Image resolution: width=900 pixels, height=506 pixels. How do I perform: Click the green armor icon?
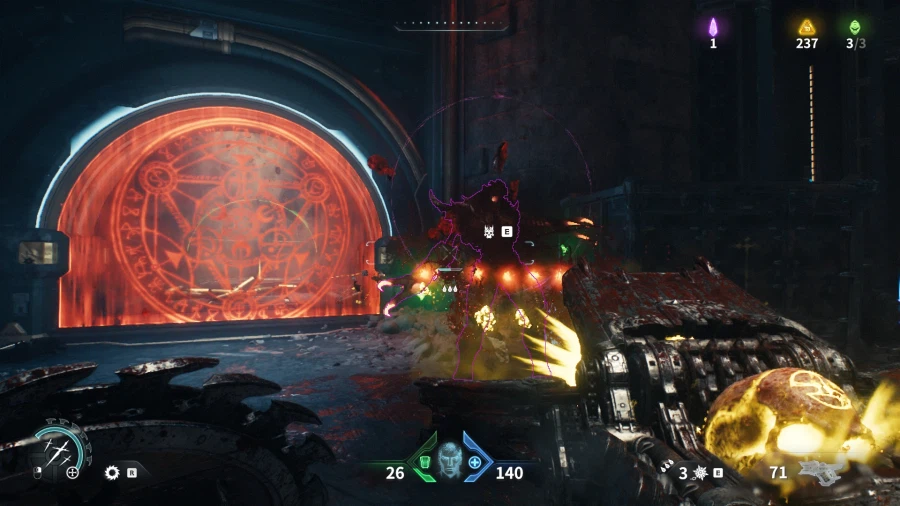pyautogui.click(x=423, y=462)
